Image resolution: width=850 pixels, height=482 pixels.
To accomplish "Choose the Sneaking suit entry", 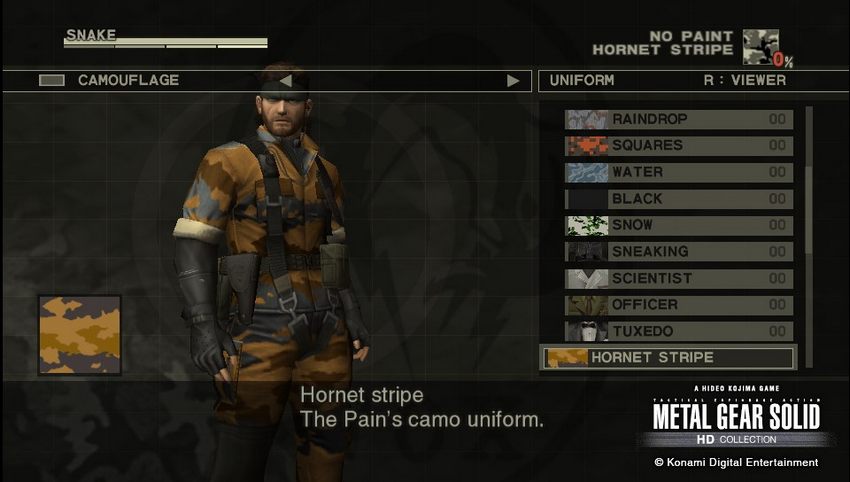I will [x=678, y=252].
